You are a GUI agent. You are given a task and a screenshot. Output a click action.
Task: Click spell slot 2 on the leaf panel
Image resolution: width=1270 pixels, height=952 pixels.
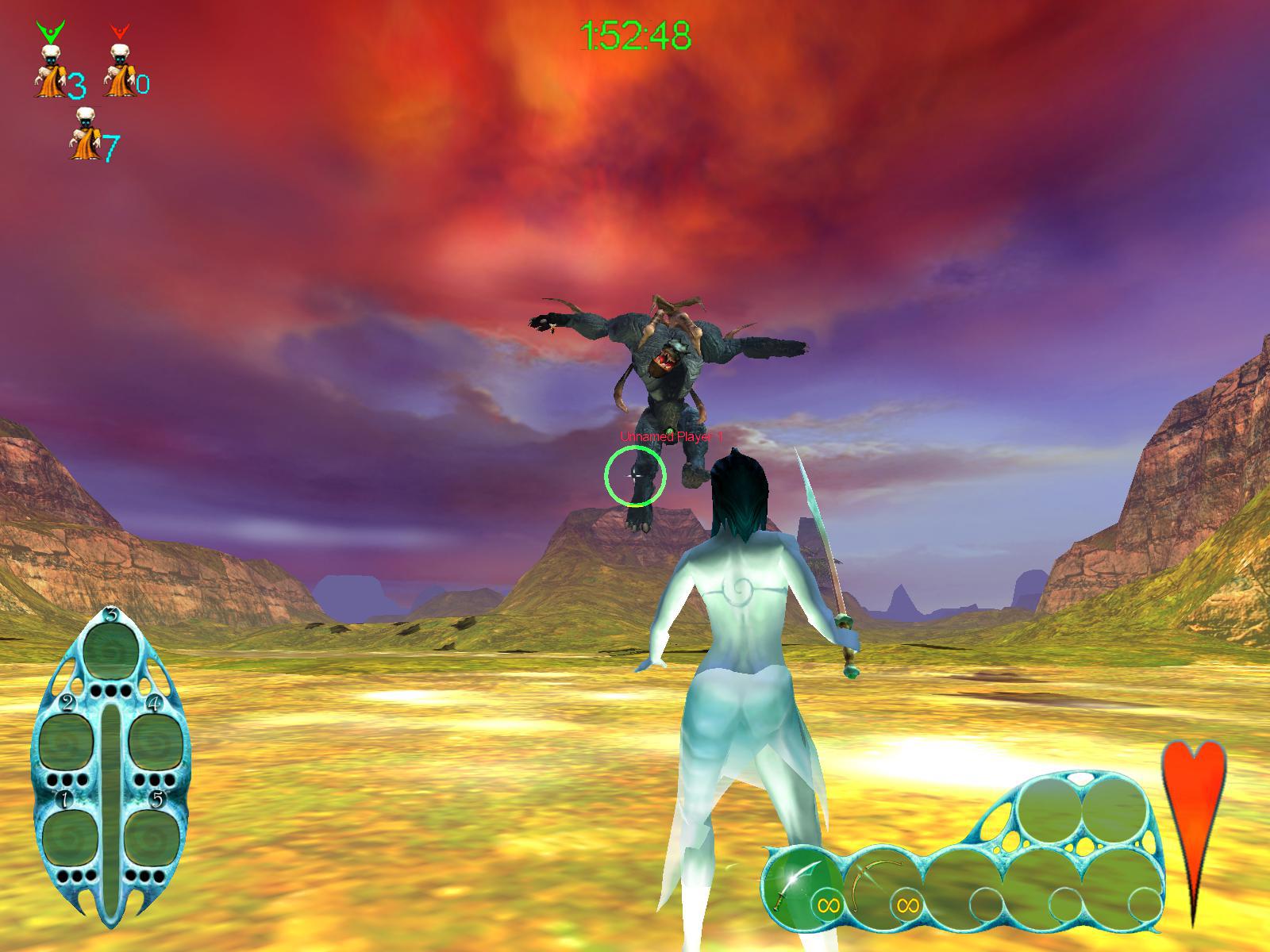tap(66, 742)
